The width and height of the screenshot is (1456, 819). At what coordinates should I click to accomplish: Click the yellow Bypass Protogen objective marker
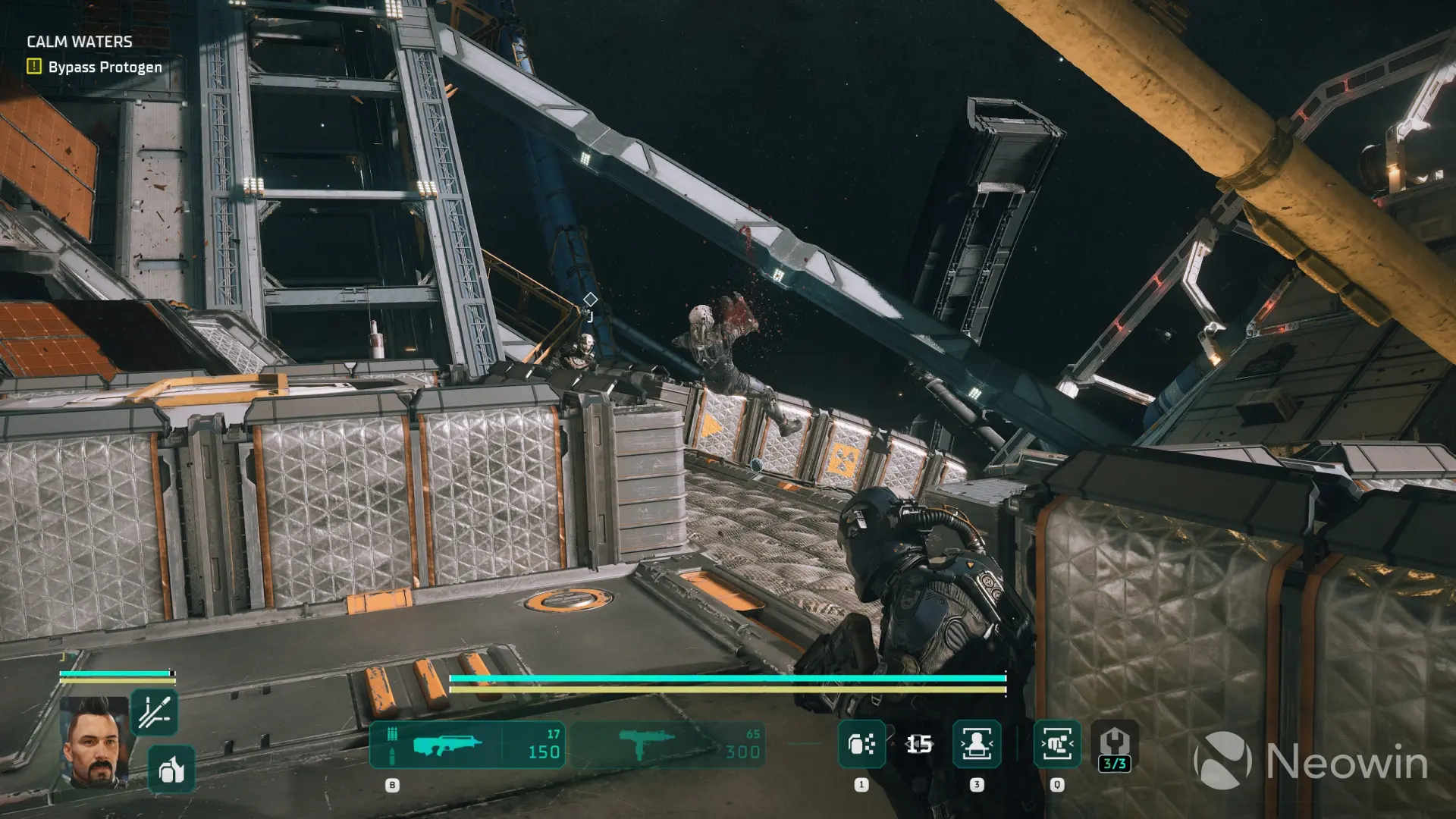coord(33,67)
